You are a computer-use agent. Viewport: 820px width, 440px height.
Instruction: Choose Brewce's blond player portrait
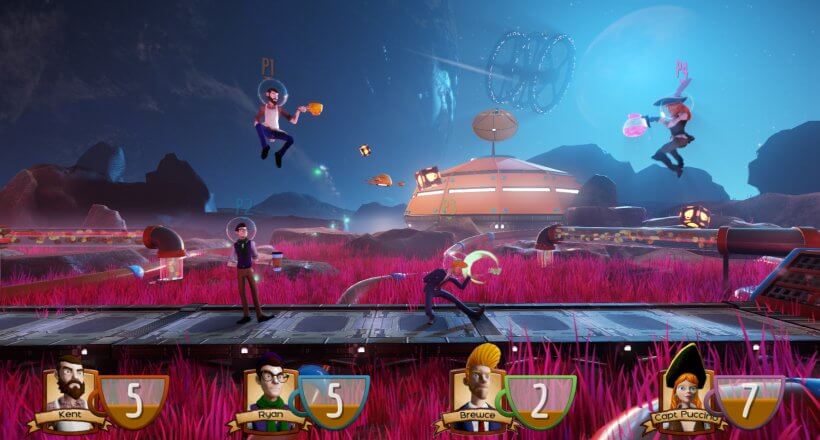pos(477,385)
